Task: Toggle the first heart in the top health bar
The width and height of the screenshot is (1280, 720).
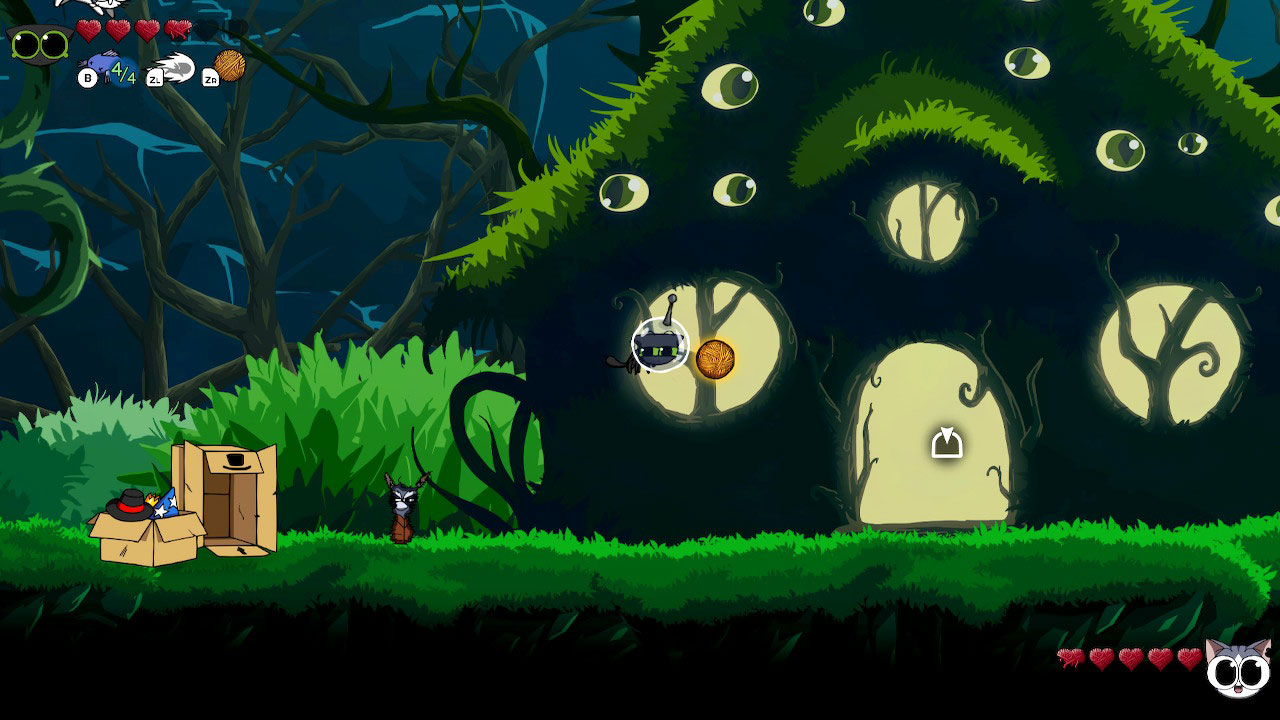Action: point(88,30)
